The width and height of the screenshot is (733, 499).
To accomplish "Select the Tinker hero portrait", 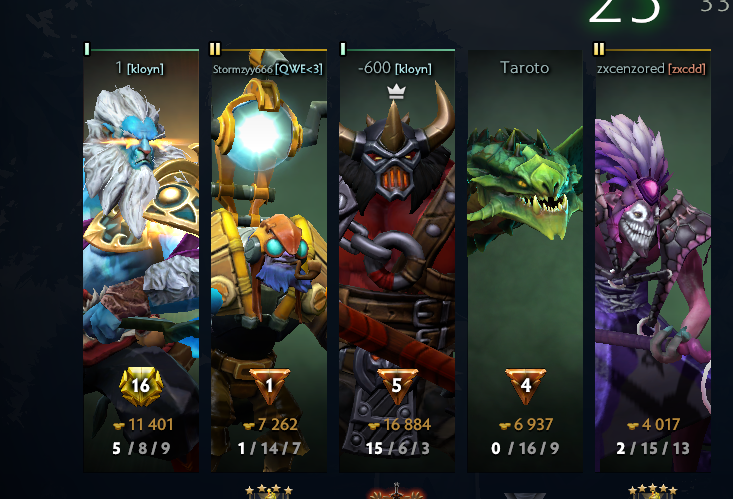I will pos(269,230).
